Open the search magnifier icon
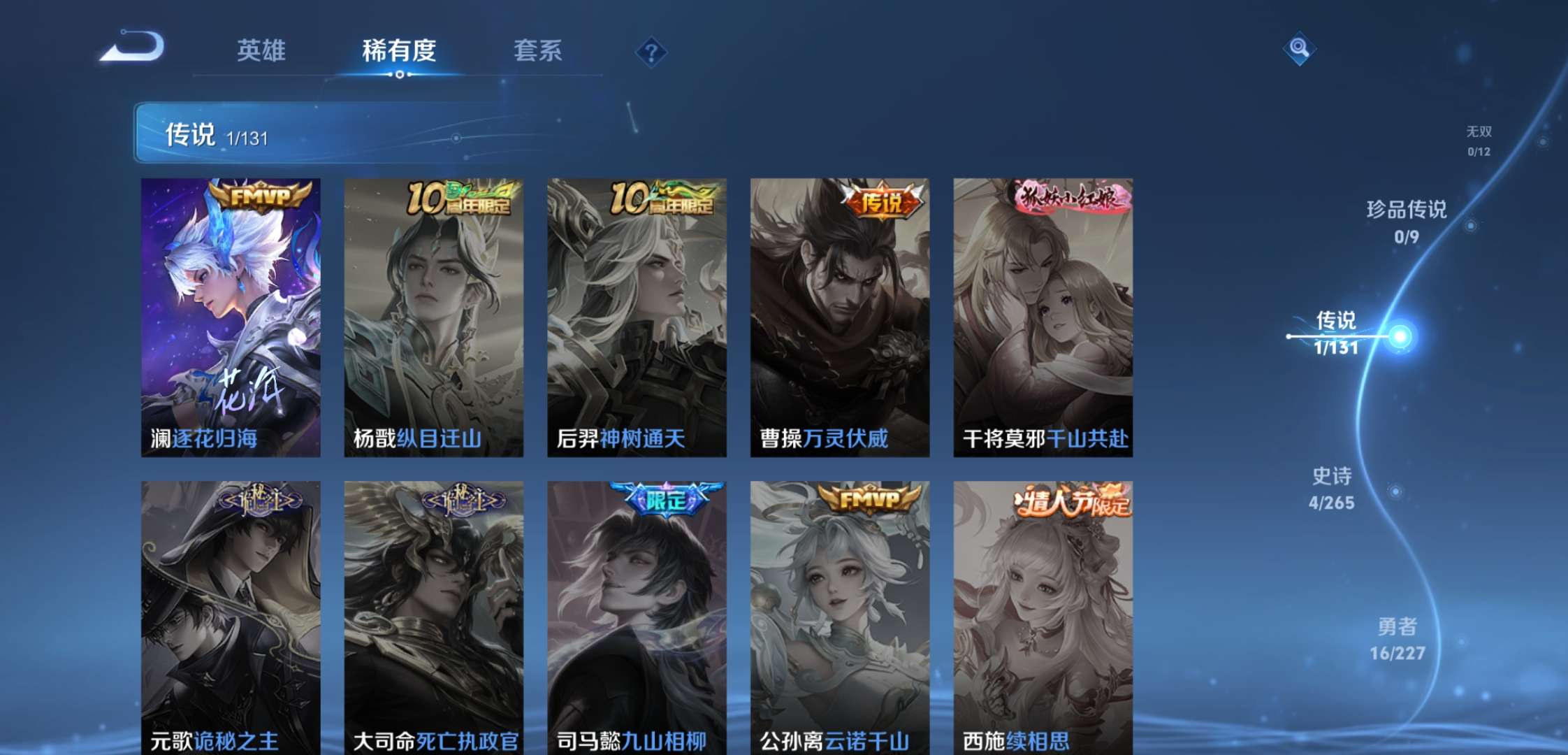The image size is (1568, 755). (1298, 50)
